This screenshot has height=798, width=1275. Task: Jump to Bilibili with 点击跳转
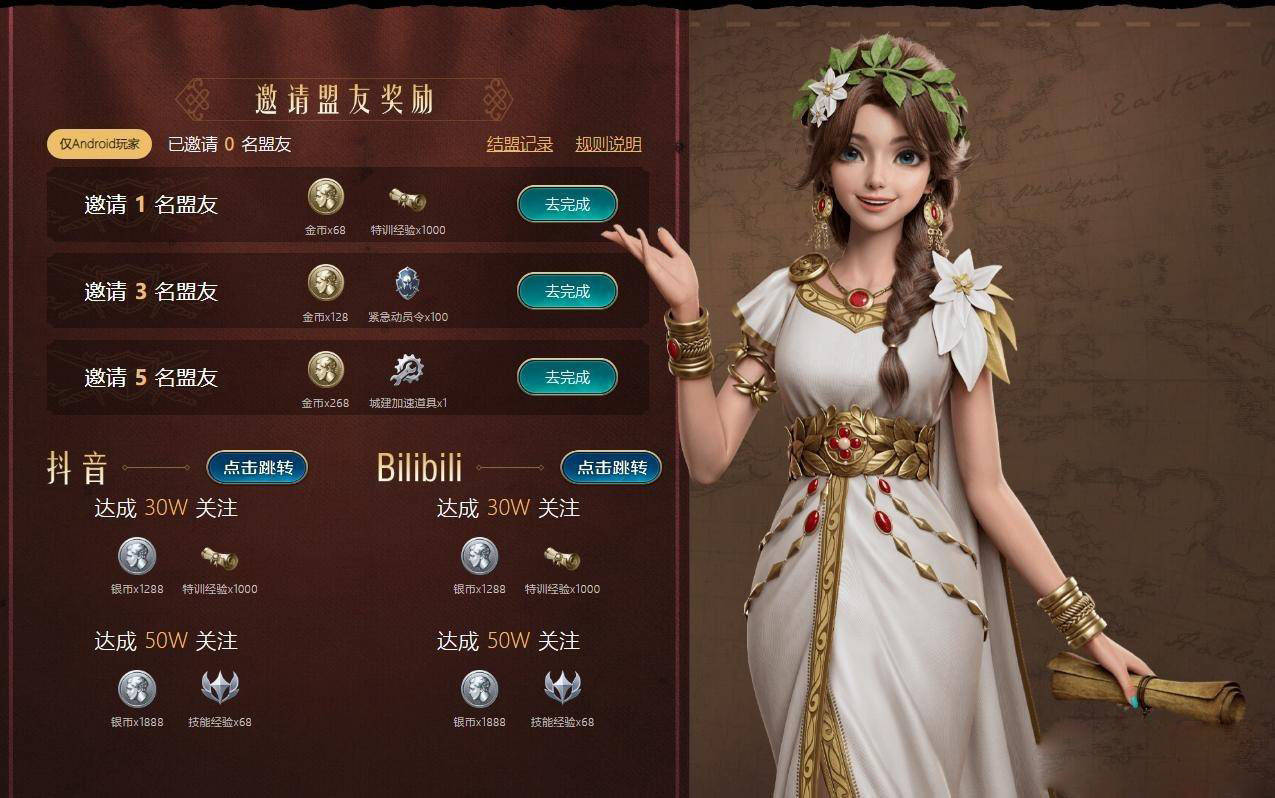(x=611, y=467)
